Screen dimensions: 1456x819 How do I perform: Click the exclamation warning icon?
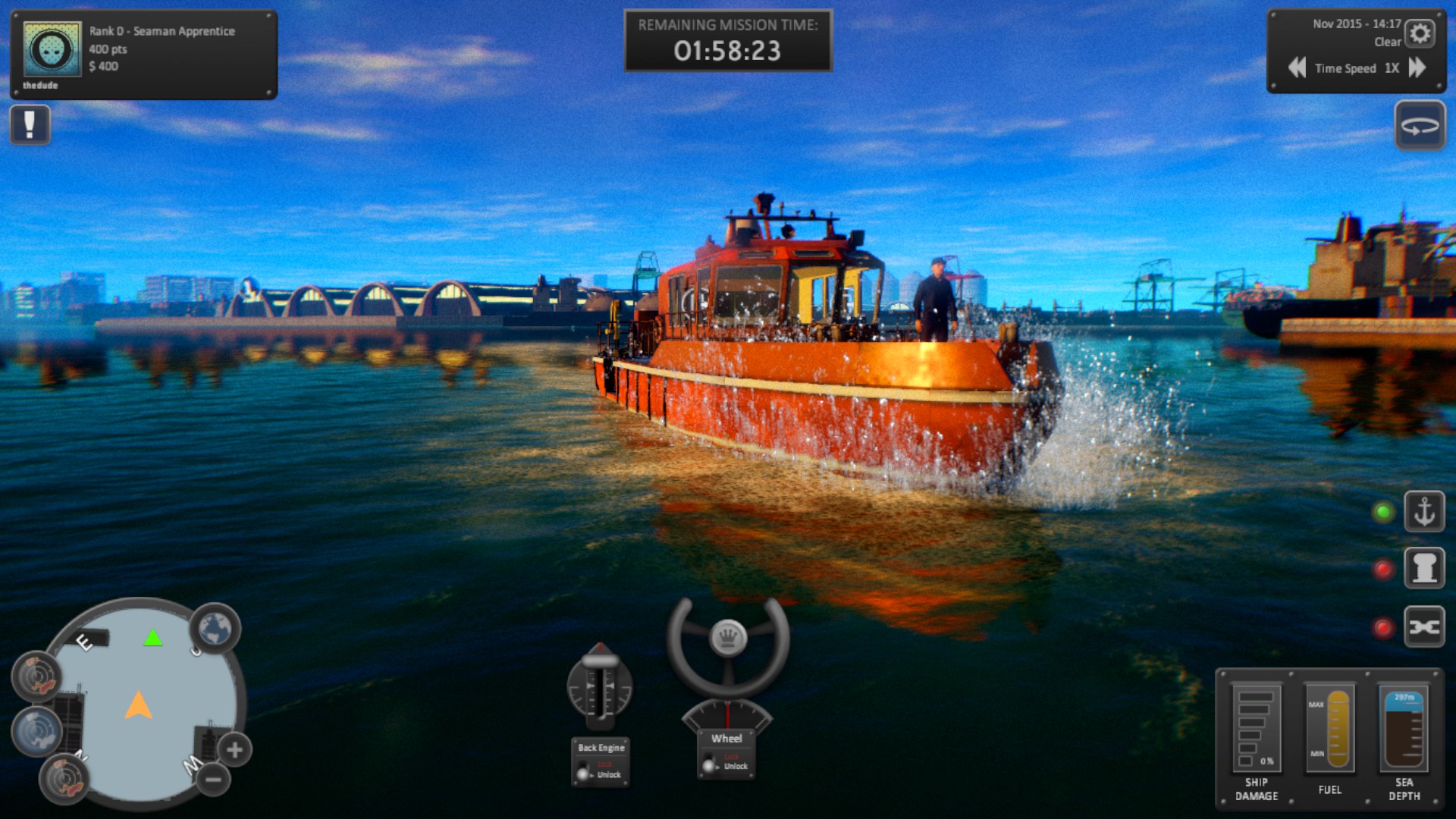pos(30,124)
